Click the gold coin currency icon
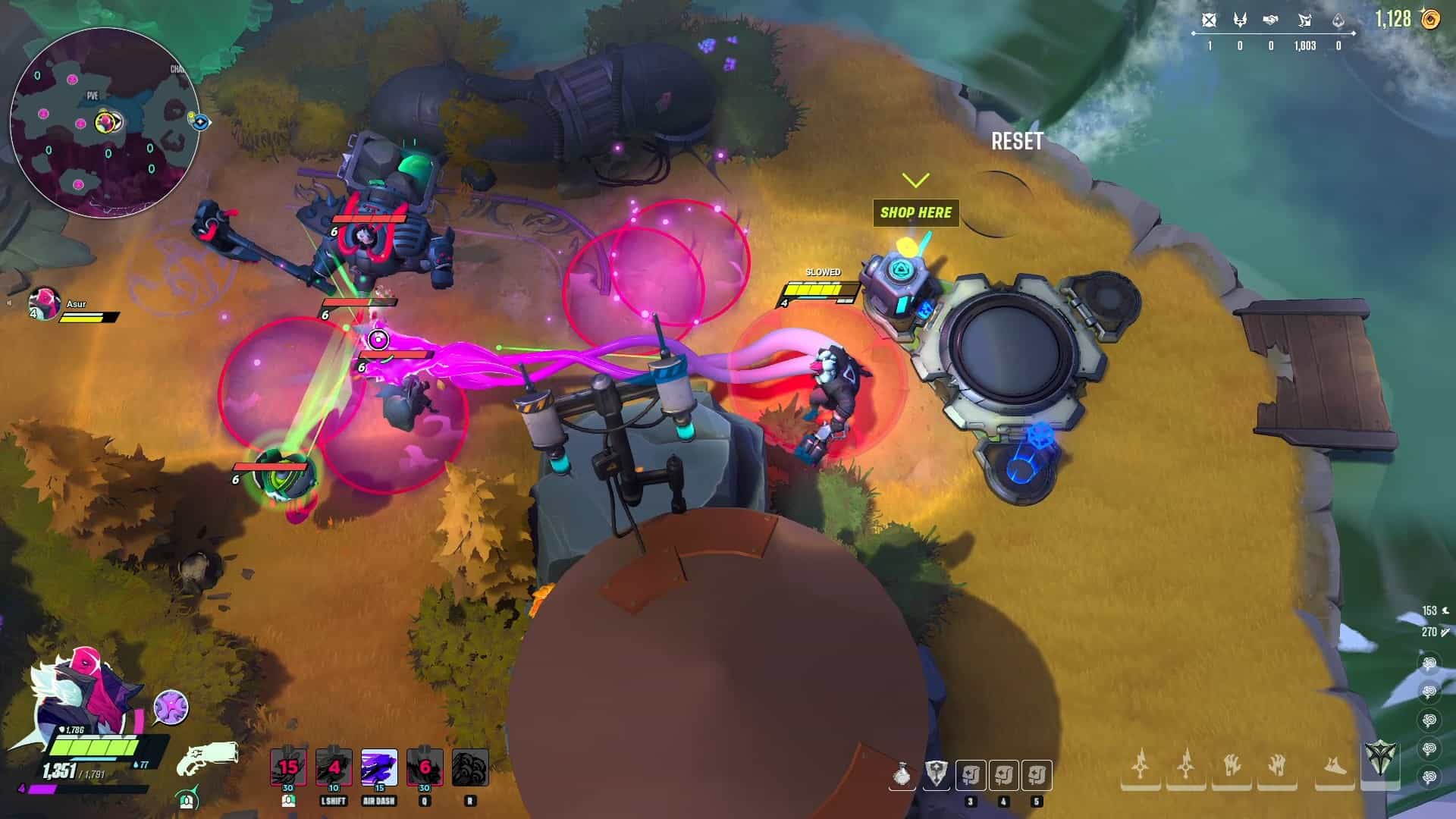 click(x=1430, y=19)
